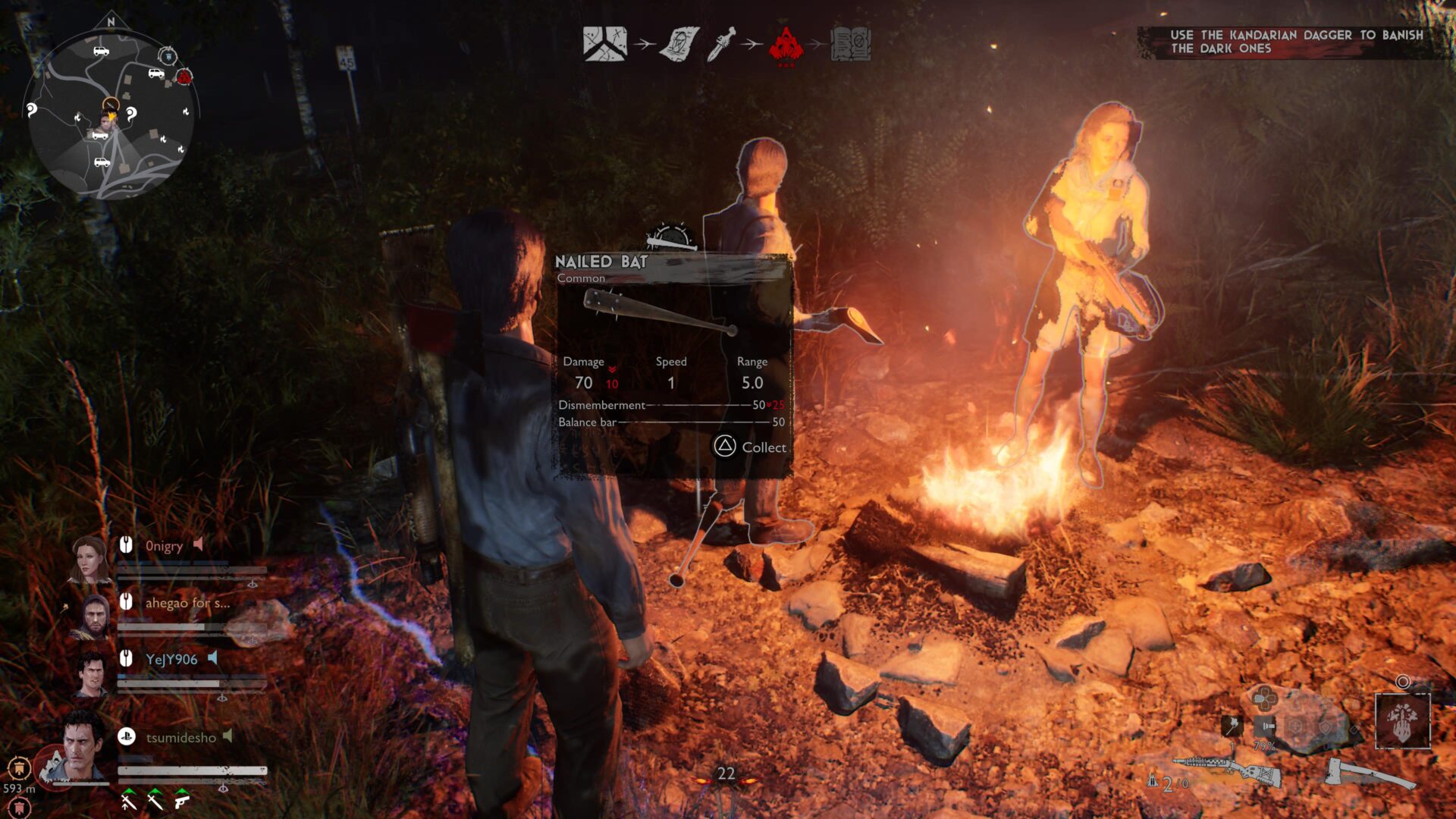
Task: Select teammate YeJY906 in the party list
Action: pyautogui.click(x=171, y=659)
